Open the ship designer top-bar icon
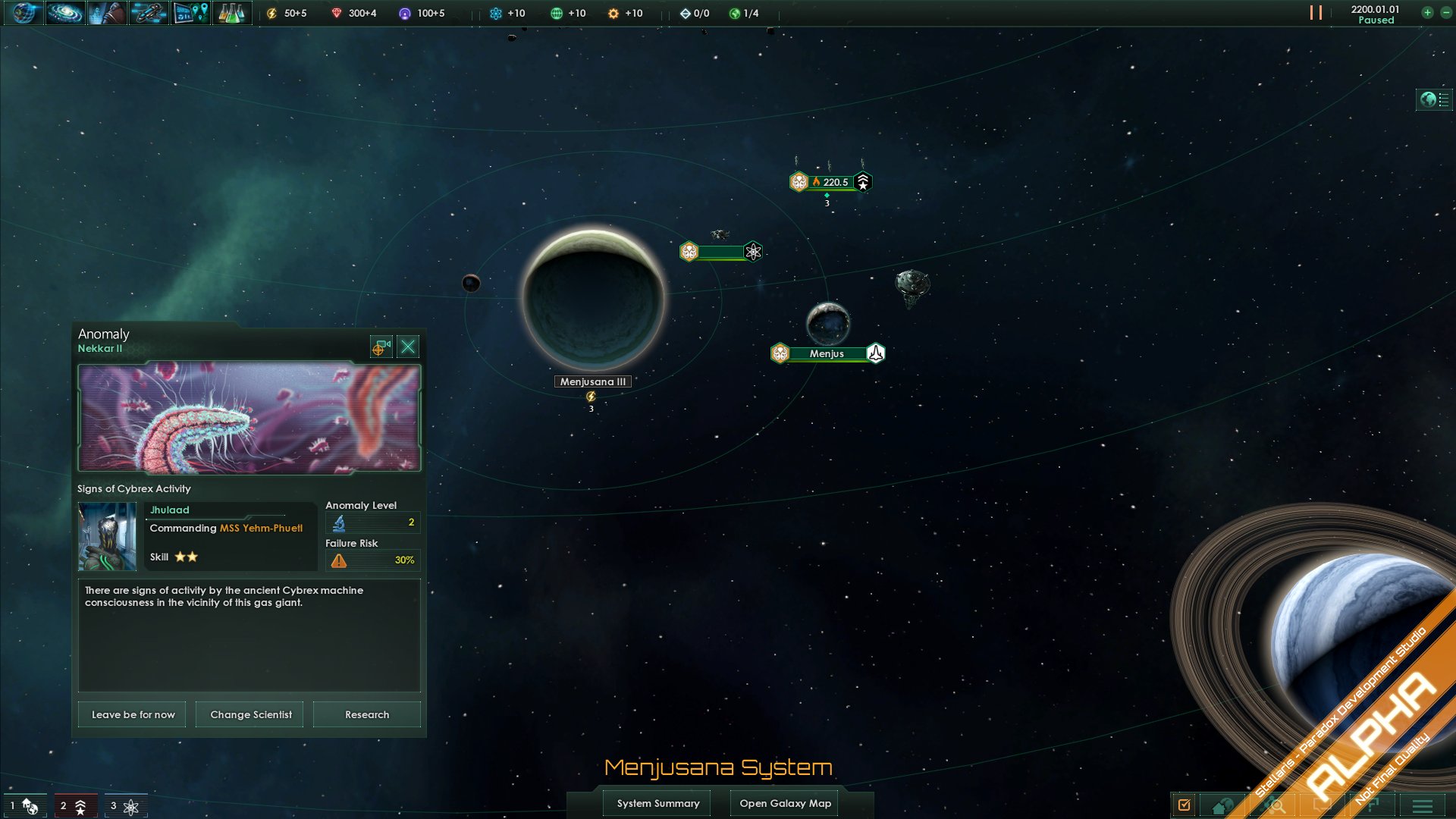 pos(148,13)
